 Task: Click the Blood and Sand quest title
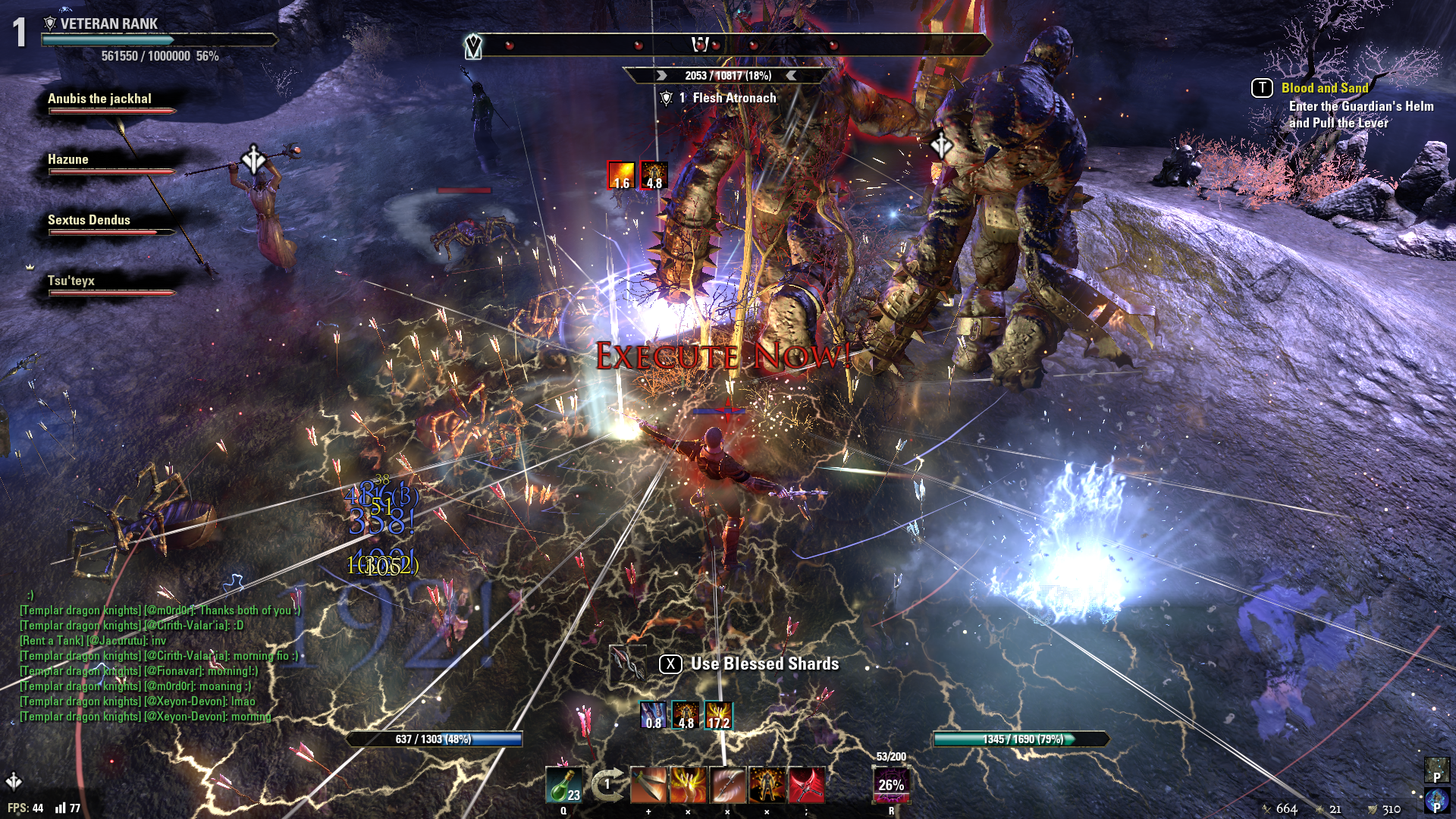(x=1324, y=87)
